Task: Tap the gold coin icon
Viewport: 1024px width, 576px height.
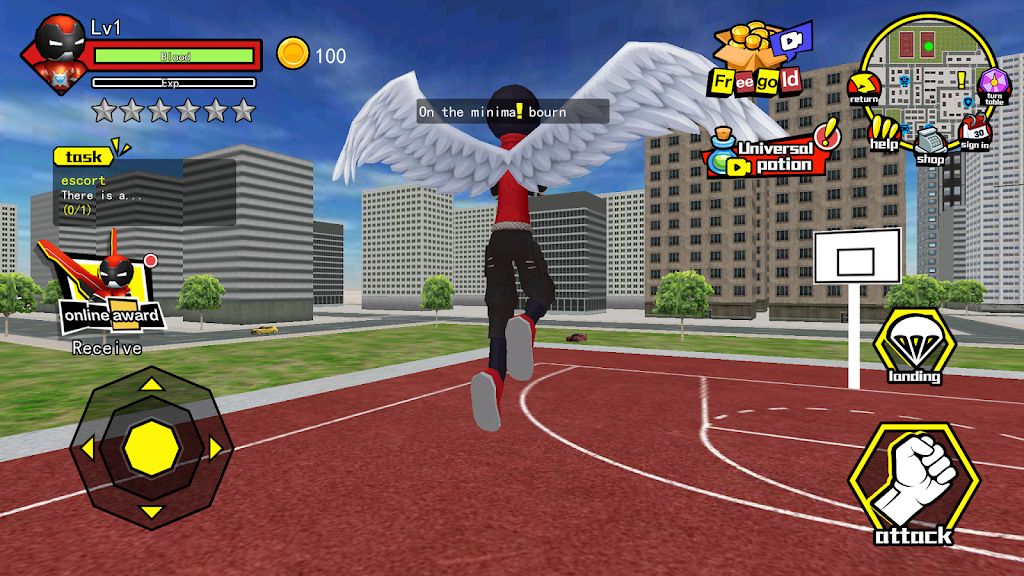Action: (293, 55)
